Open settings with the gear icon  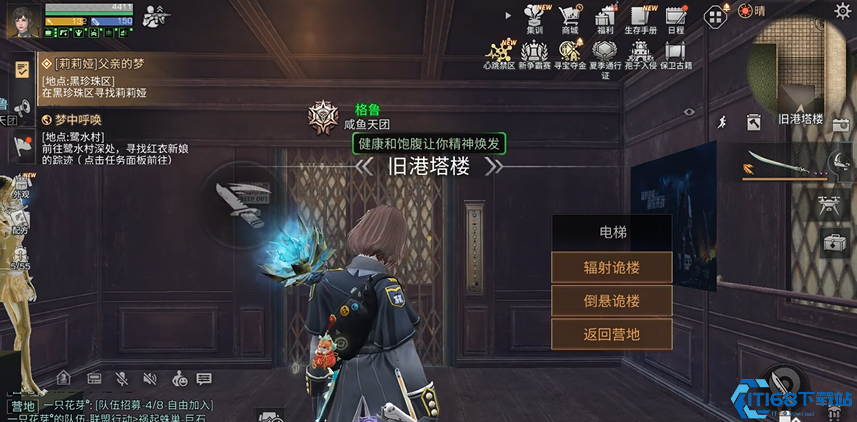pyautogui.click(x=842, y=10)
